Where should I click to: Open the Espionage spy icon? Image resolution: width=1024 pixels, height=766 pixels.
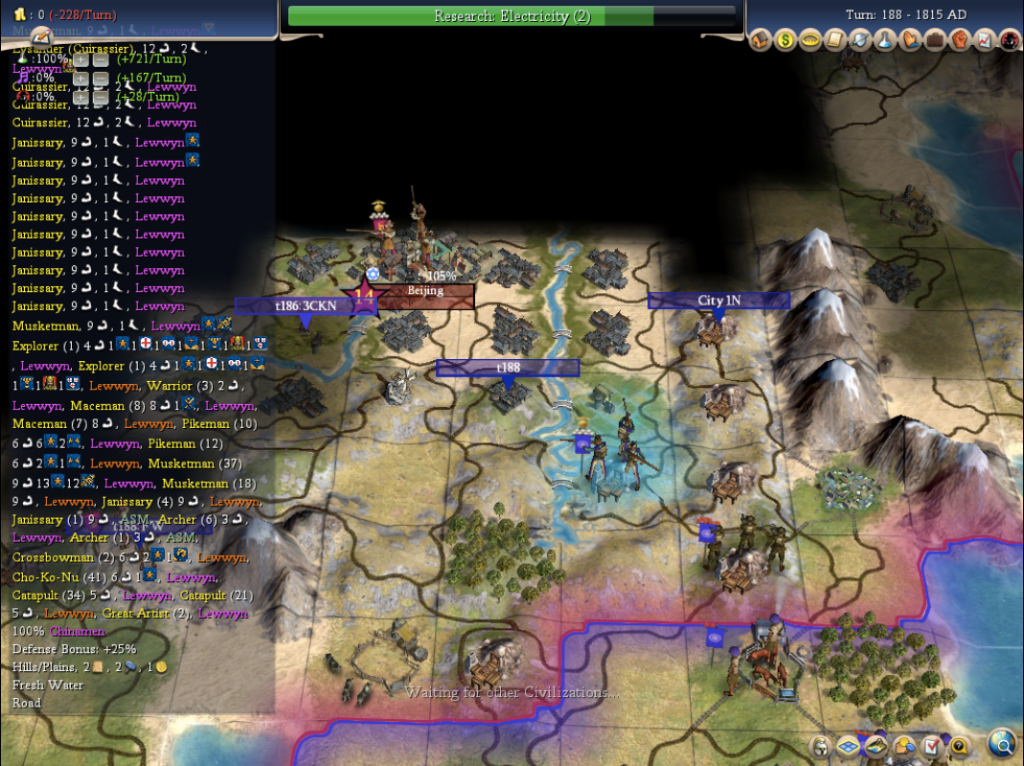pos(1009,41)
